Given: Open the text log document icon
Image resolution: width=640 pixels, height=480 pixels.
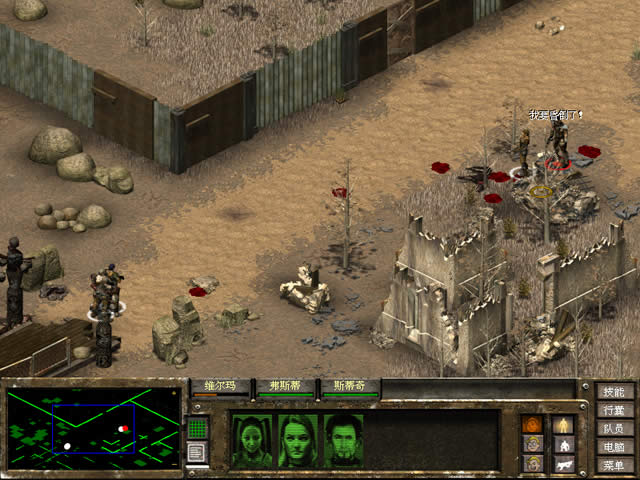Looking at the screenshot, I should (197, 453).
